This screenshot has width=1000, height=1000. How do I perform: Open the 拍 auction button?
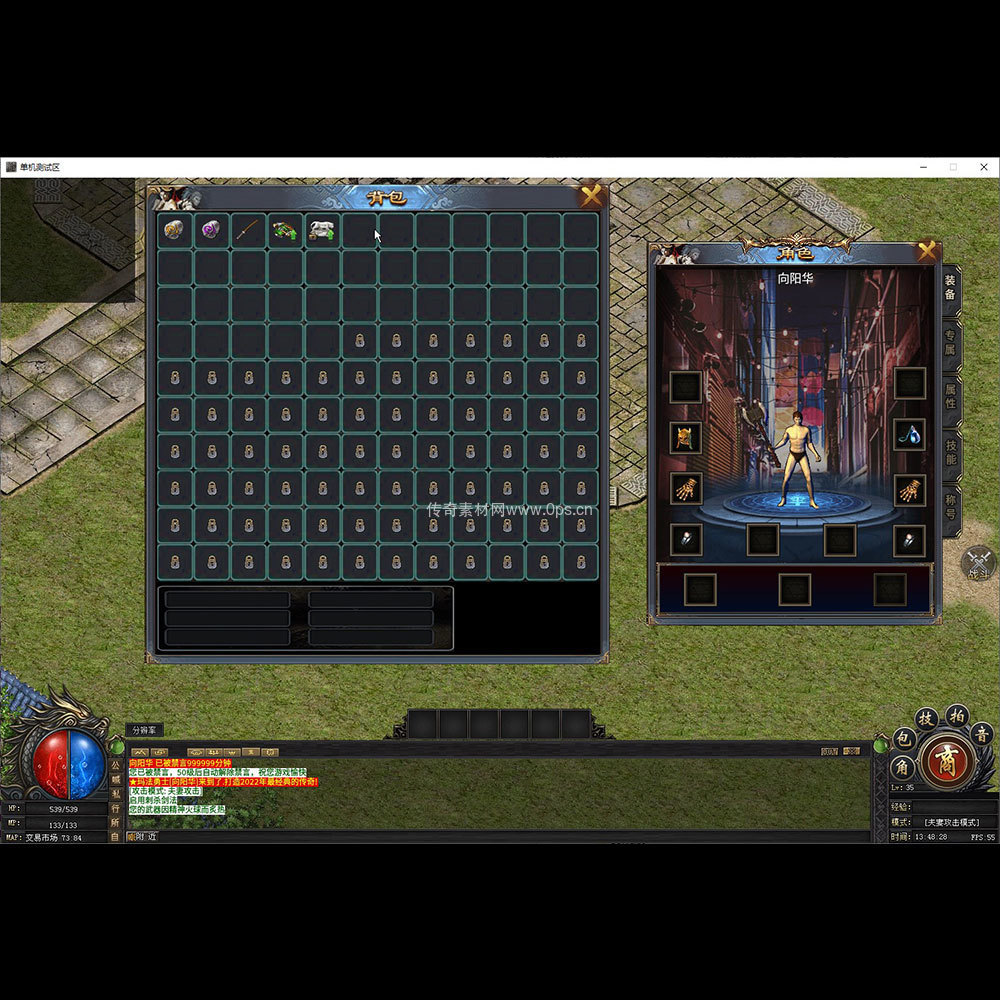tap(956, 714)
